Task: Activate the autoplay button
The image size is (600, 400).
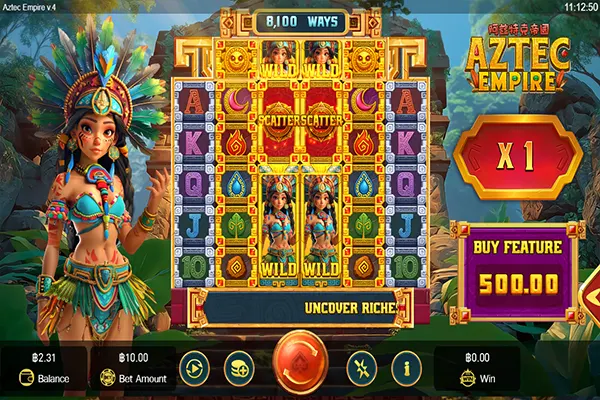Action: coord(192,367)
